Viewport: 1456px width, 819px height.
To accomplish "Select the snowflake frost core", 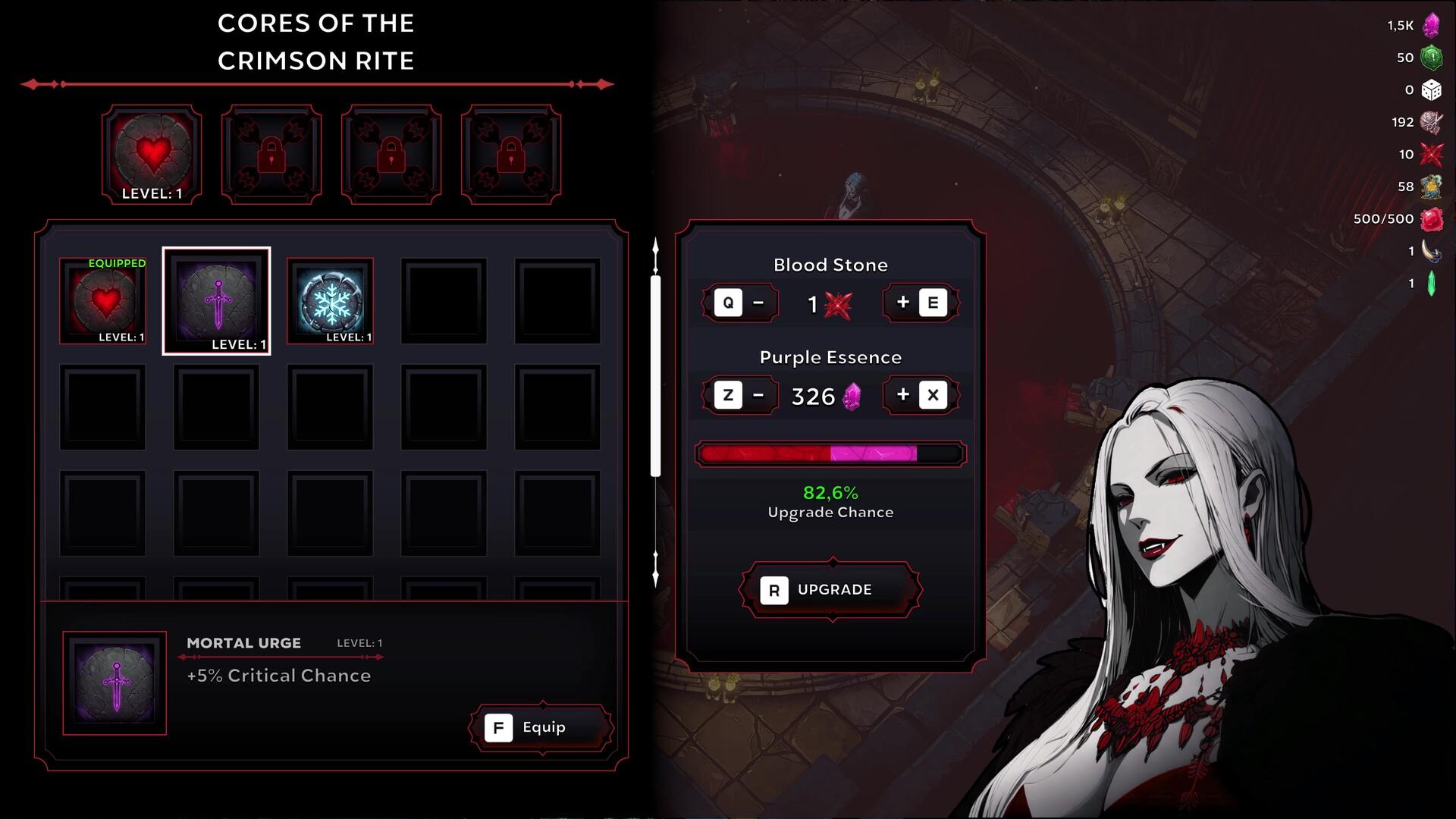I will click(x=331, y=301).
